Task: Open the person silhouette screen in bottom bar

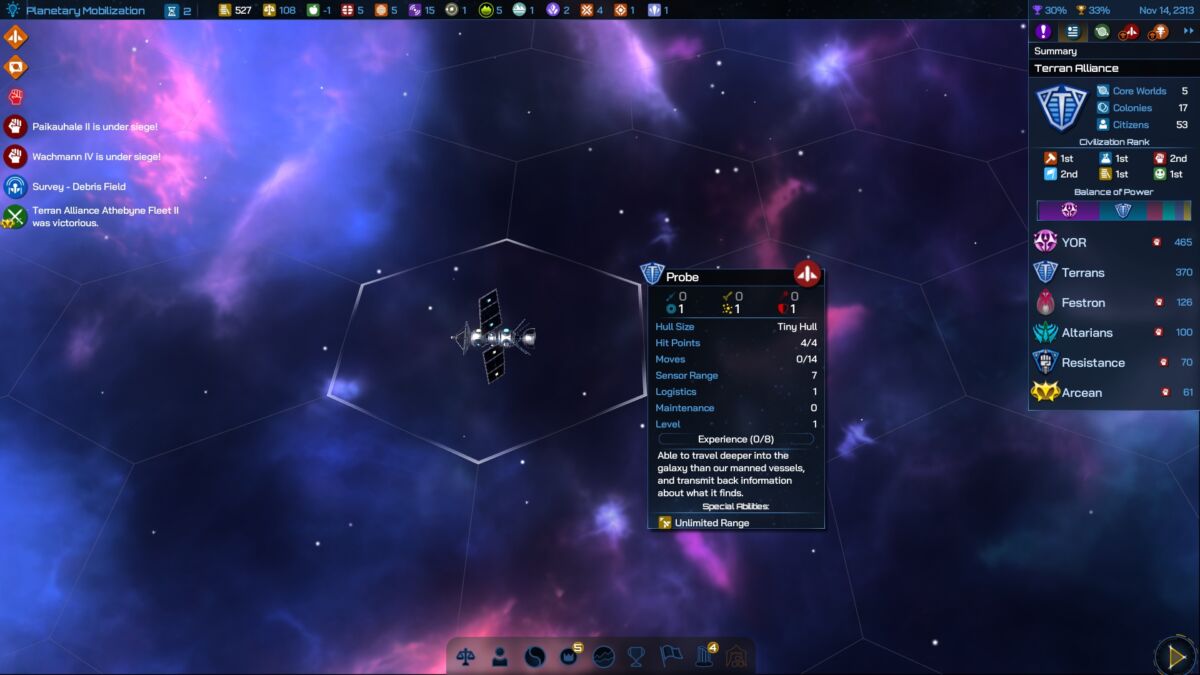Action: pyautogui.click(x=499, y=656)
